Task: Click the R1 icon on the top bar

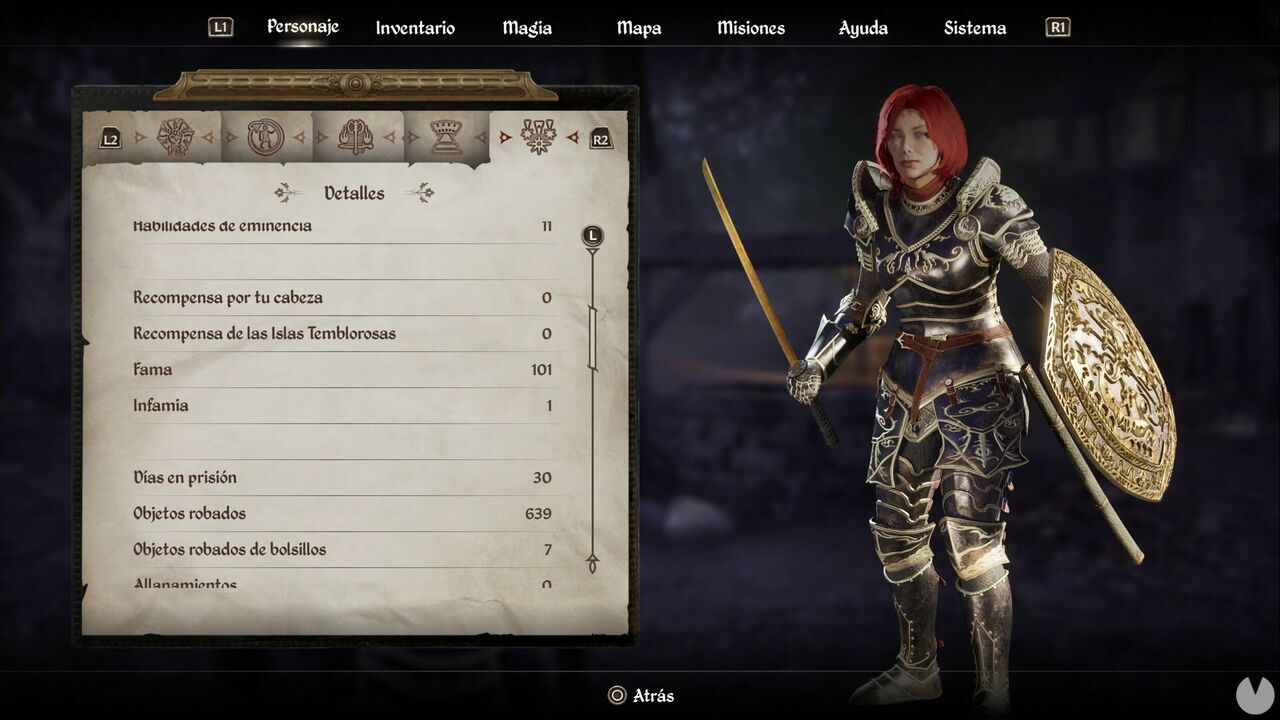Action: 1057,27
